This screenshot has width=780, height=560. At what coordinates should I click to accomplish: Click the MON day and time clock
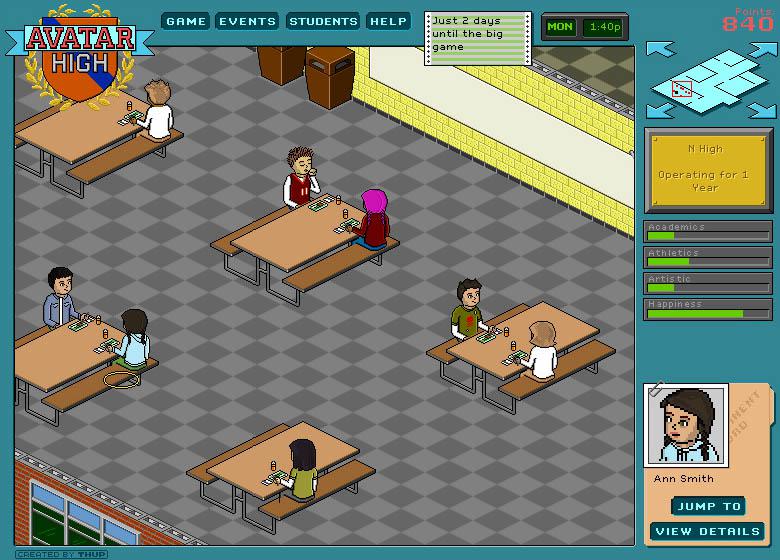click(584, 27)
